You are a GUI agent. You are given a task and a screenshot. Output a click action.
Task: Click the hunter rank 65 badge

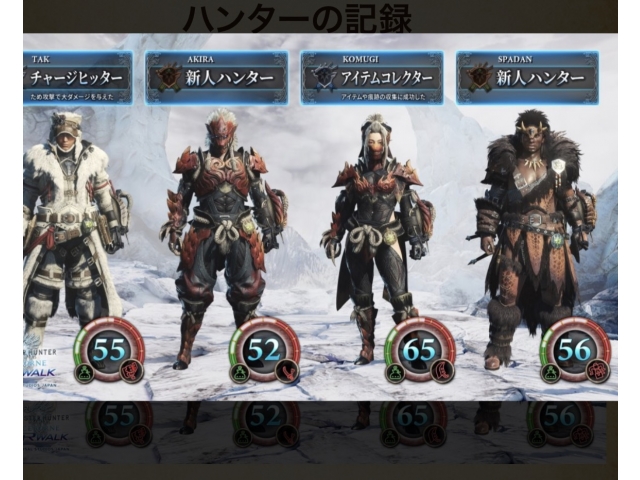pyautogui.click(x=419, y=350)
